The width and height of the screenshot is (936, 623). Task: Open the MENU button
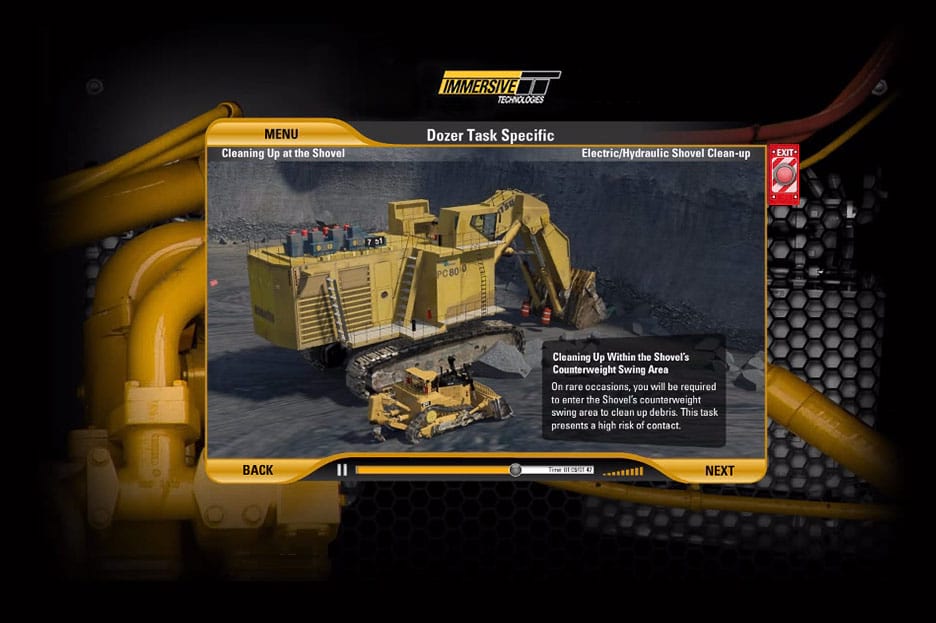click(281, 134)
